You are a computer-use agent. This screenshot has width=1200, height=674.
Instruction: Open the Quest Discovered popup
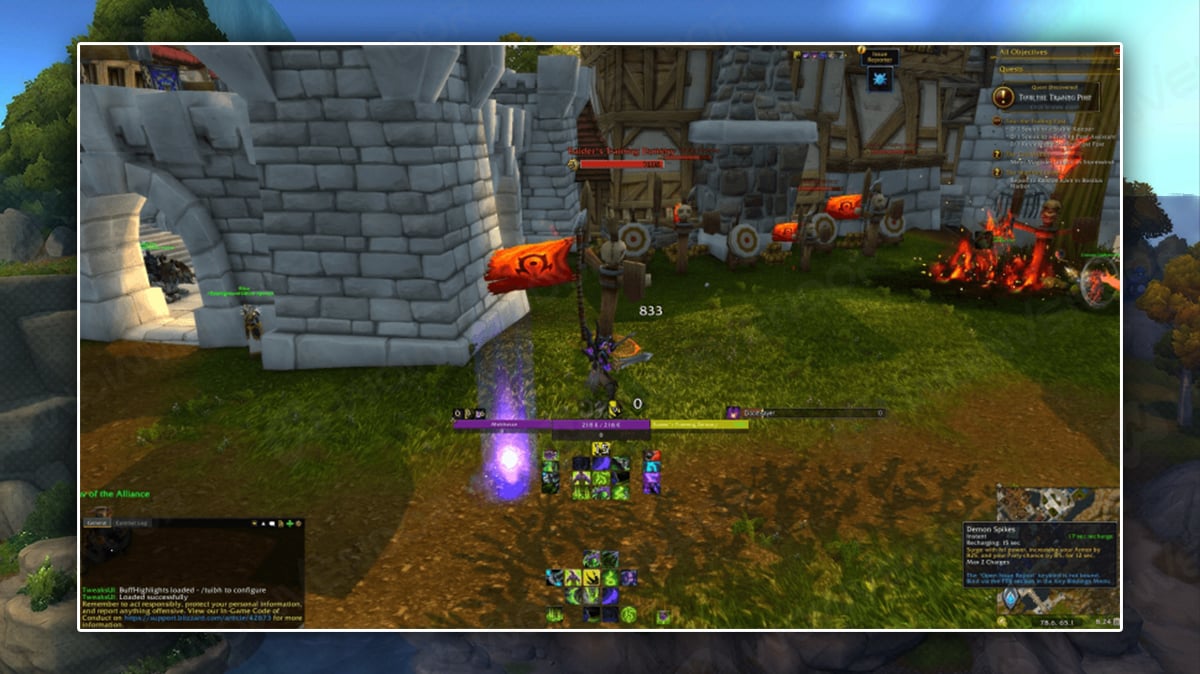point(1046,97)
